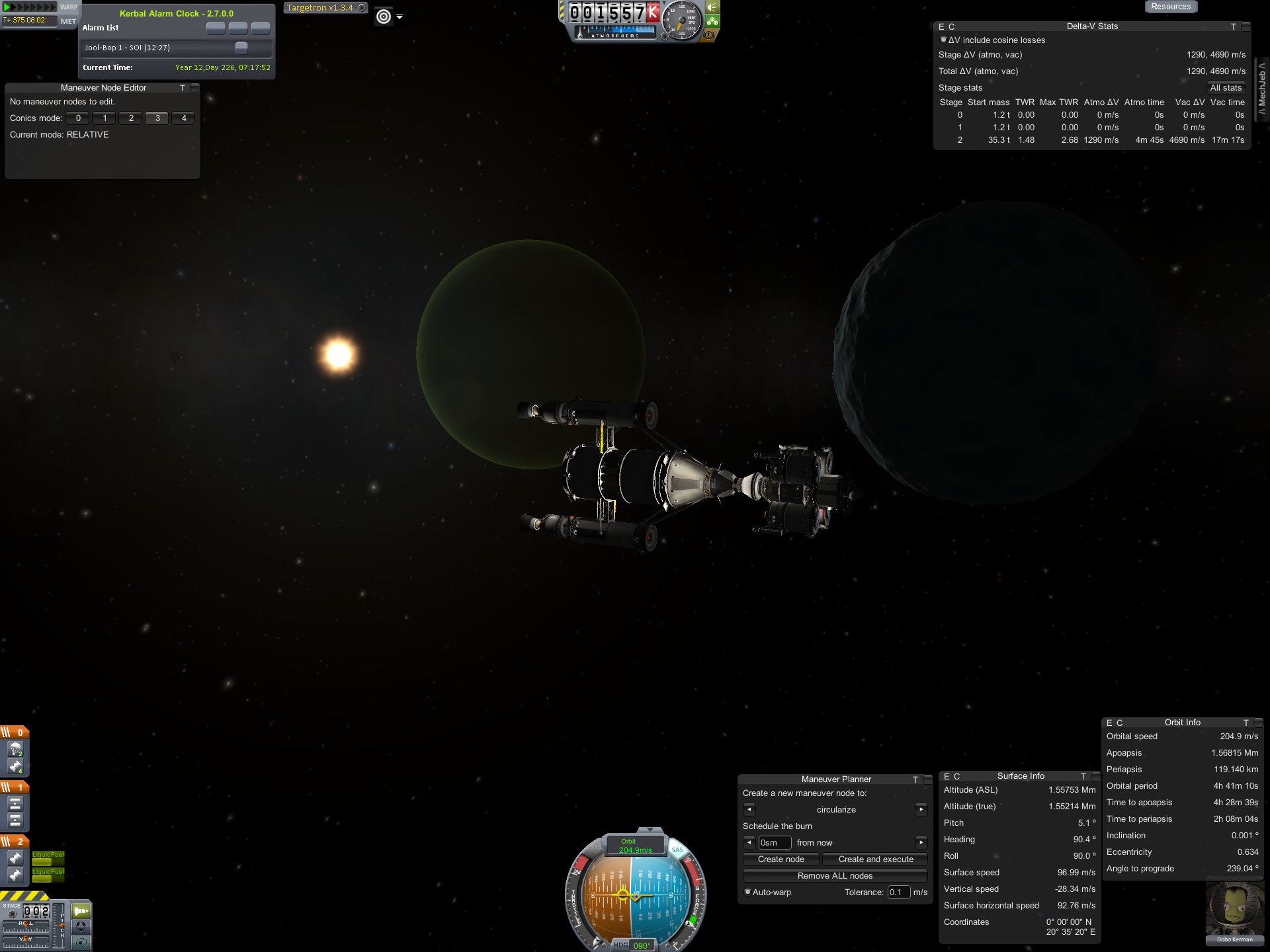This screenshot has width=1270, height=952.
Task: Expand the MechJeb side tab
Action: tap(1262, 88)
